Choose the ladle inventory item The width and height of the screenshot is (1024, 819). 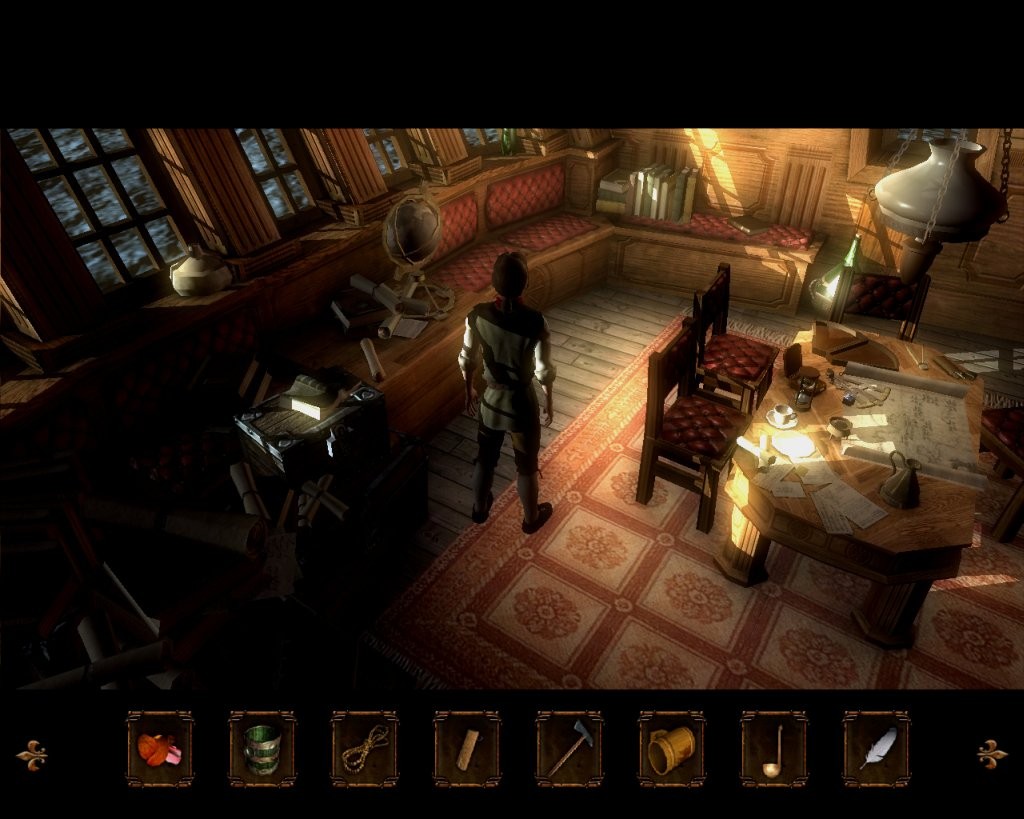(x=774, y=749)
